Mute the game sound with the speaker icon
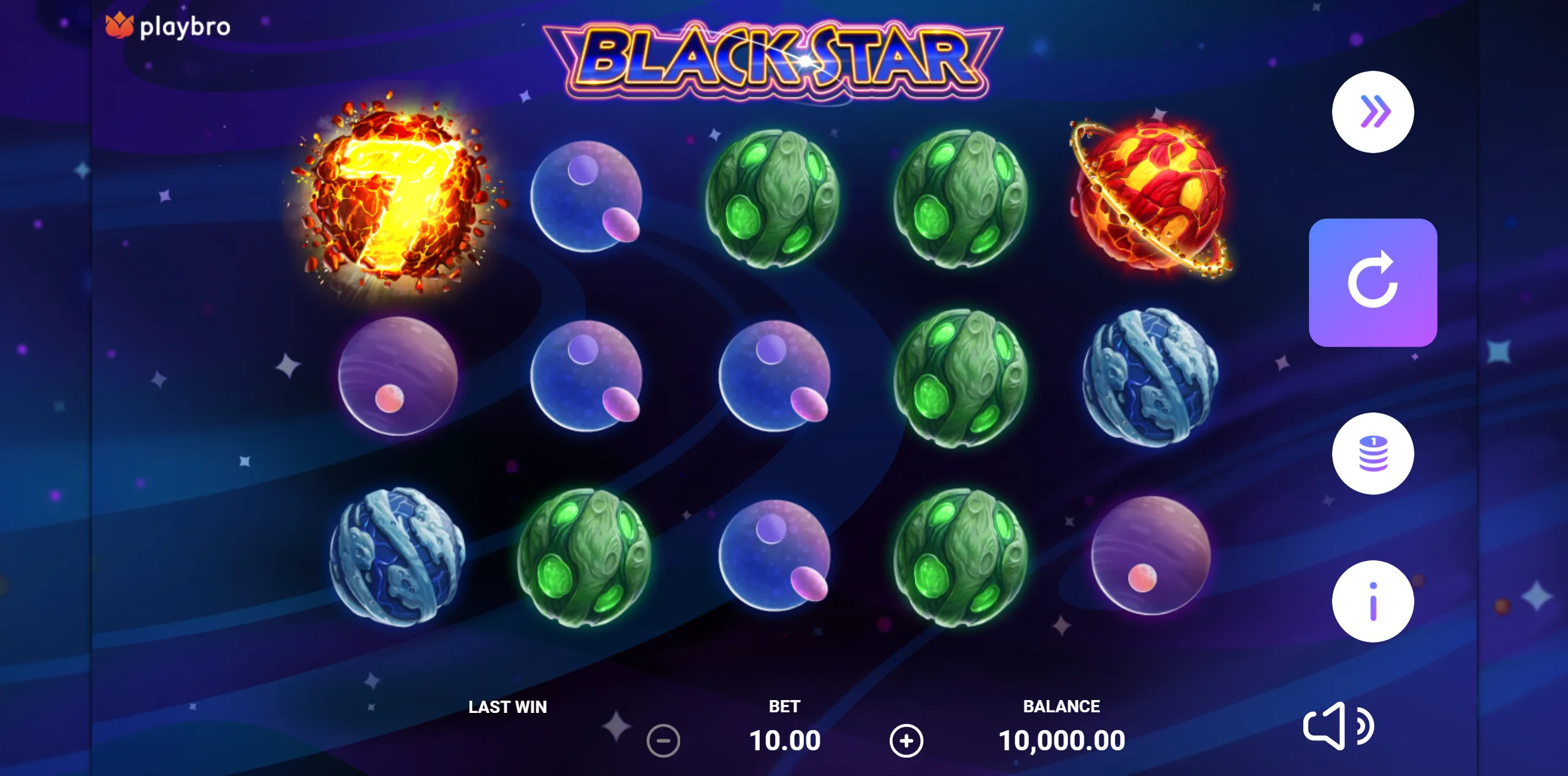 pos(1339,726)
